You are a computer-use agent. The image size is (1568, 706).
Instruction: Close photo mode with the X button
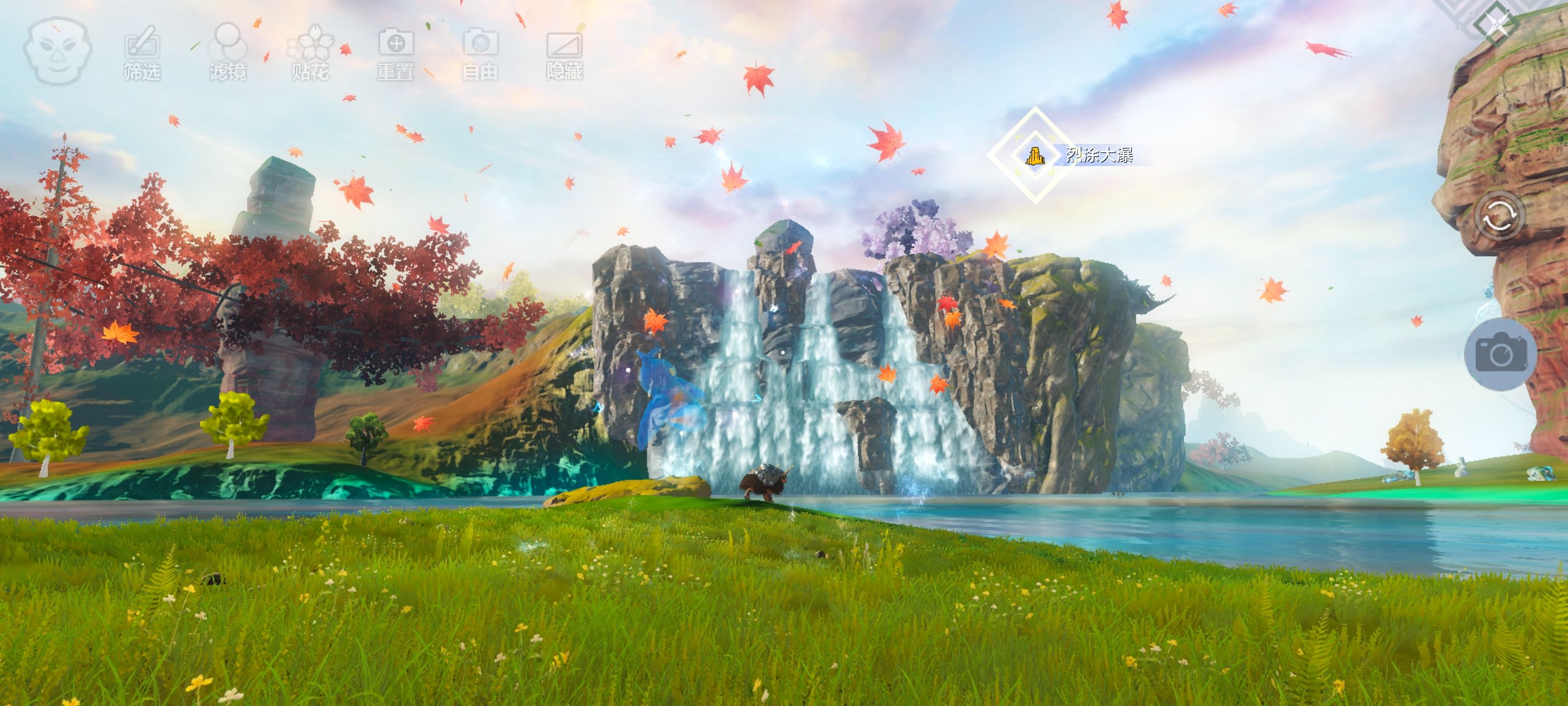(1497, 24)
